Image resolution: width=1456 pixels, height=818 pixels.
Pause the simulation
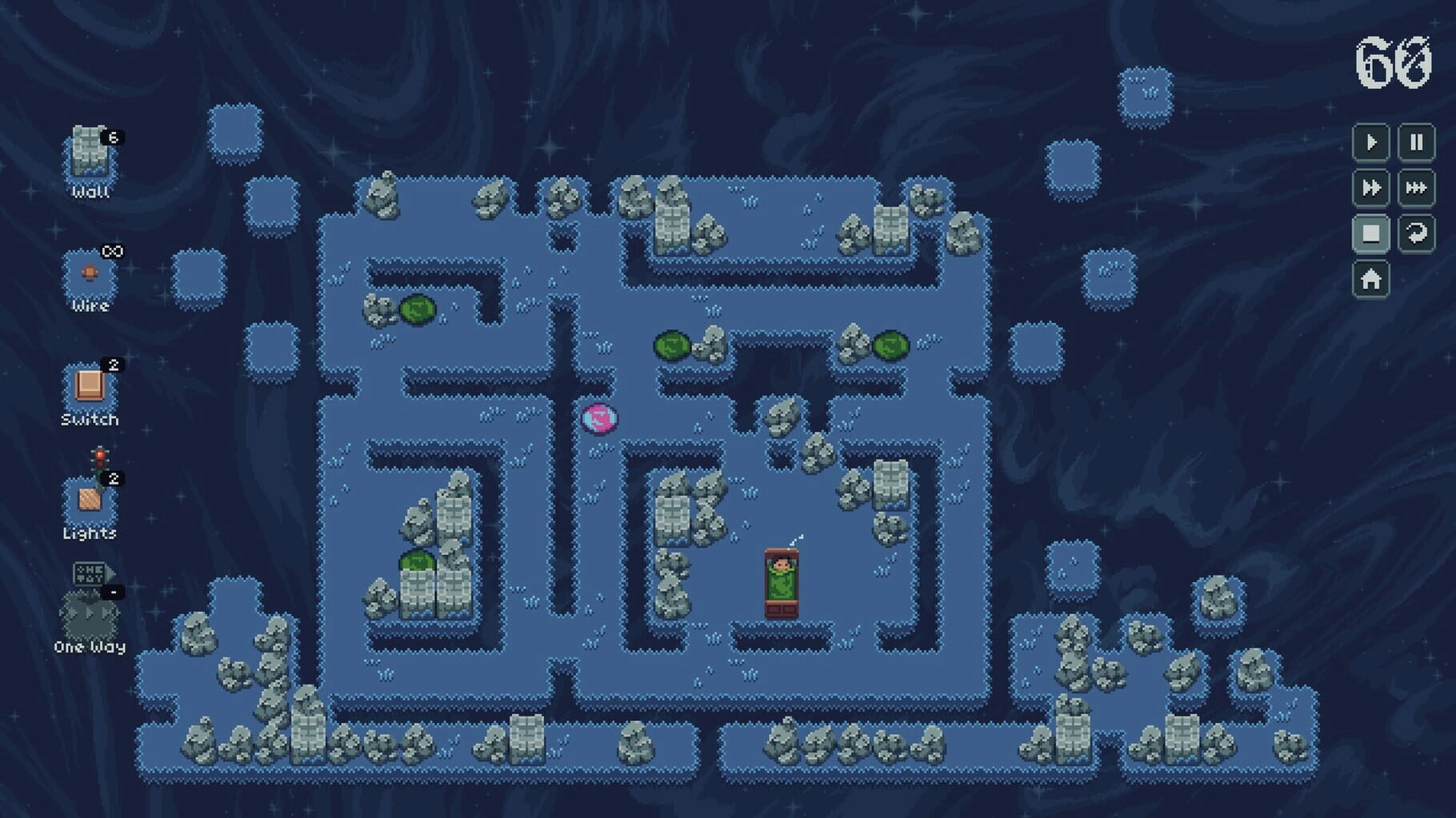tap(1416, 143)
